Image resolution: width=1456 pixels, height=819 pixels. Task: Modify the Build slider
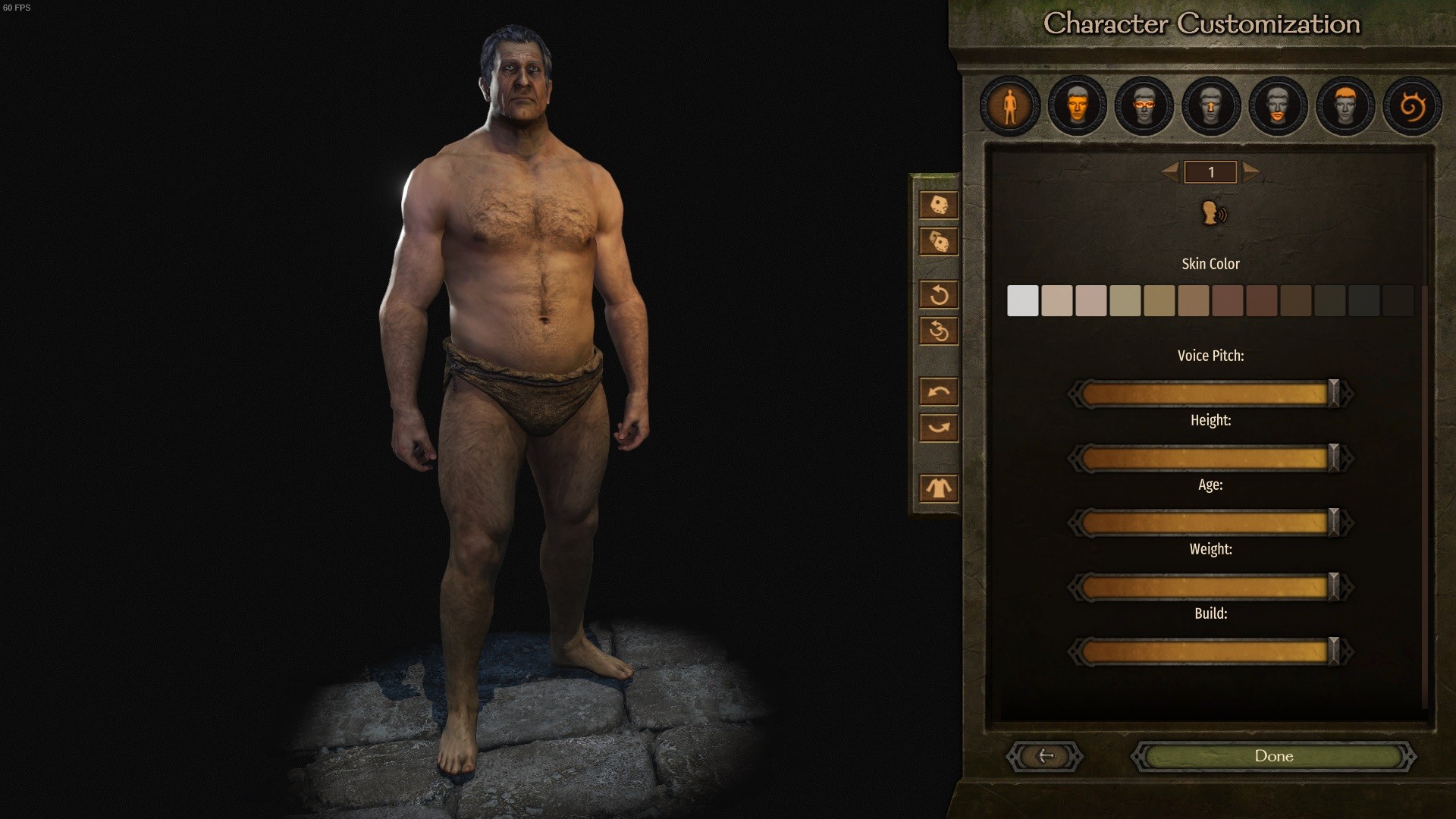click(x=1210, y=651)
